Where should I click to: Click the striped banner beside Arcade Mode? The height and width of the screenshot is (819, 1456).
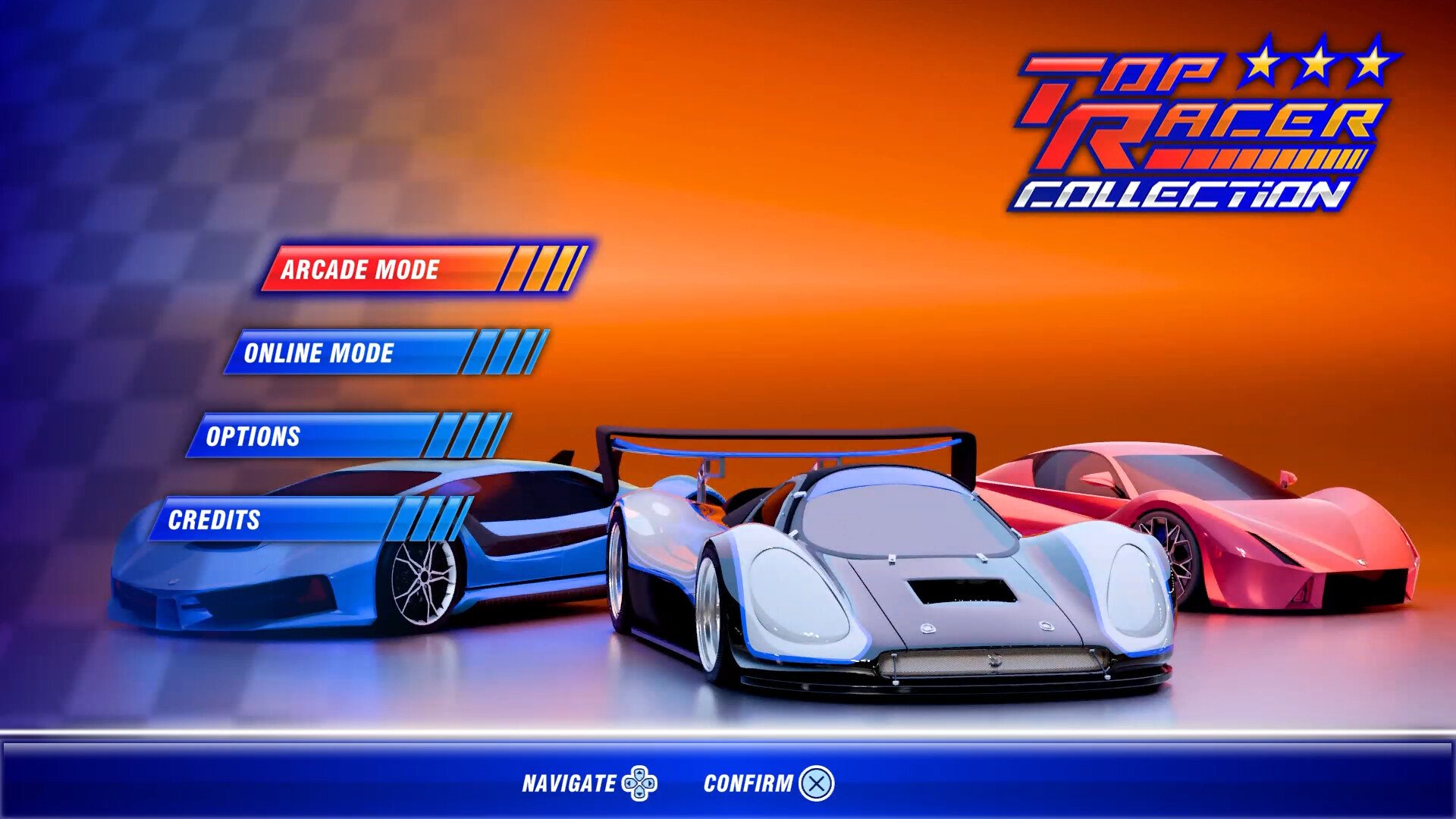pos(542,269)
